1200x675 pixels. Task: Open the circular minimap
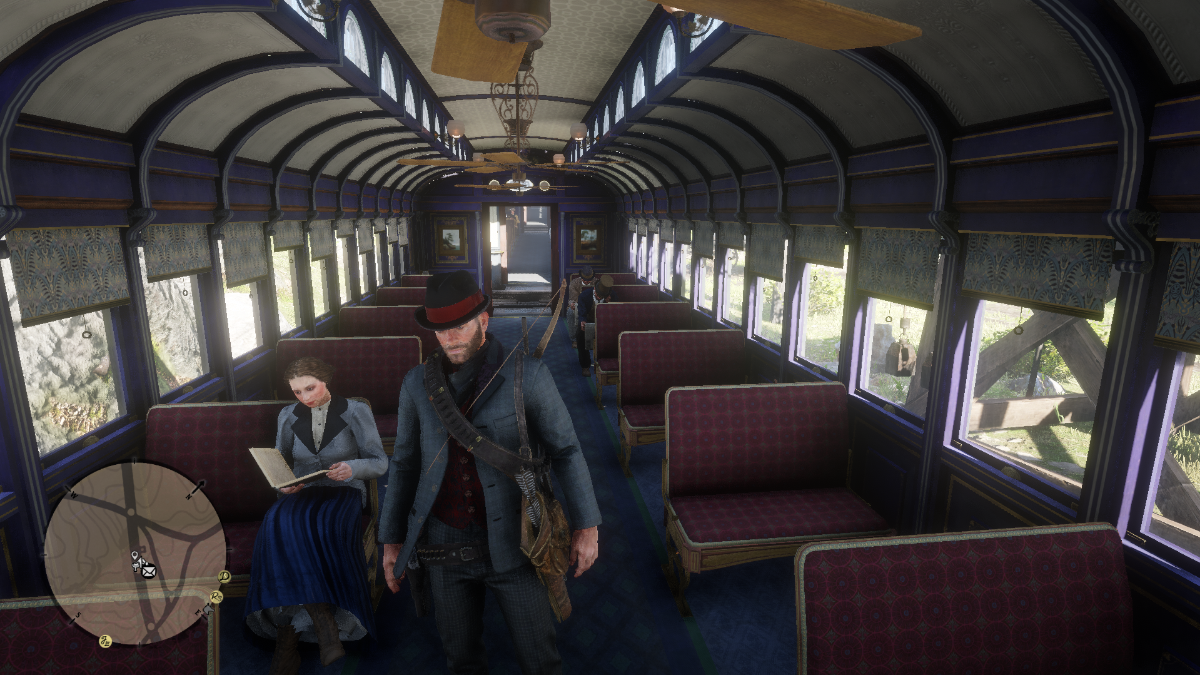click(134, 552)
